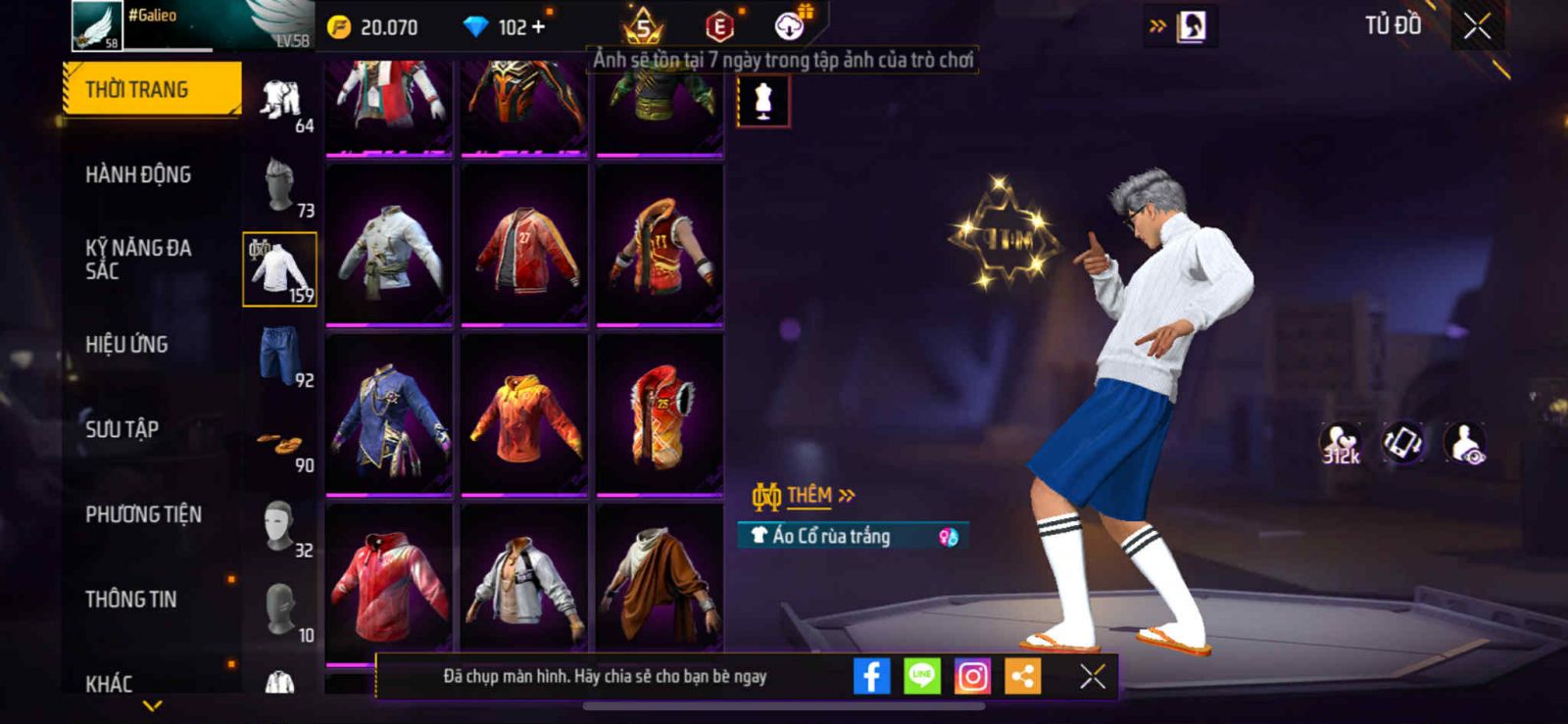This screenshot has height=724, width=1568.
Task: Share screenshot to Facebook
Action: tap(871, 676)
